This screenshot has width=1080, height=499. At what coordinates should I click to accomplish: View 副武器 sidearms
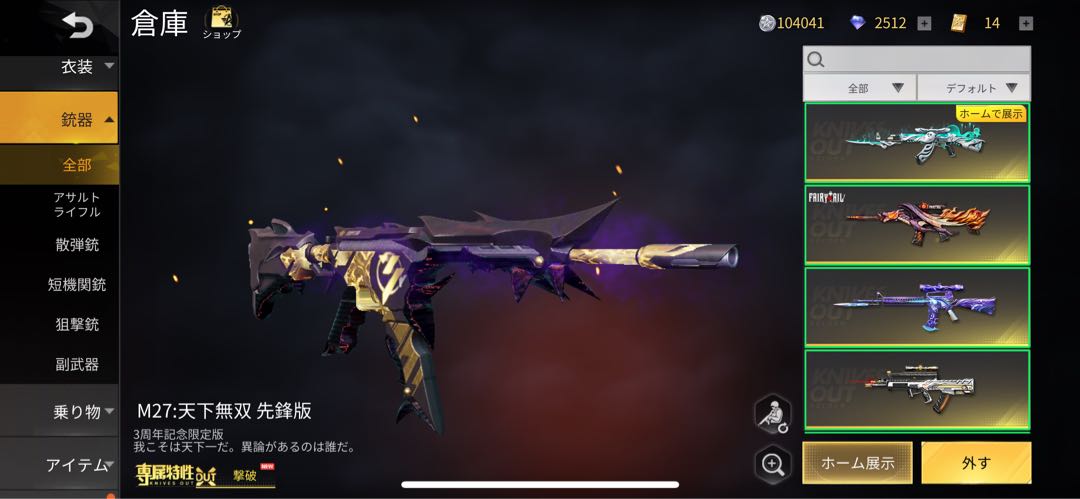76,364
